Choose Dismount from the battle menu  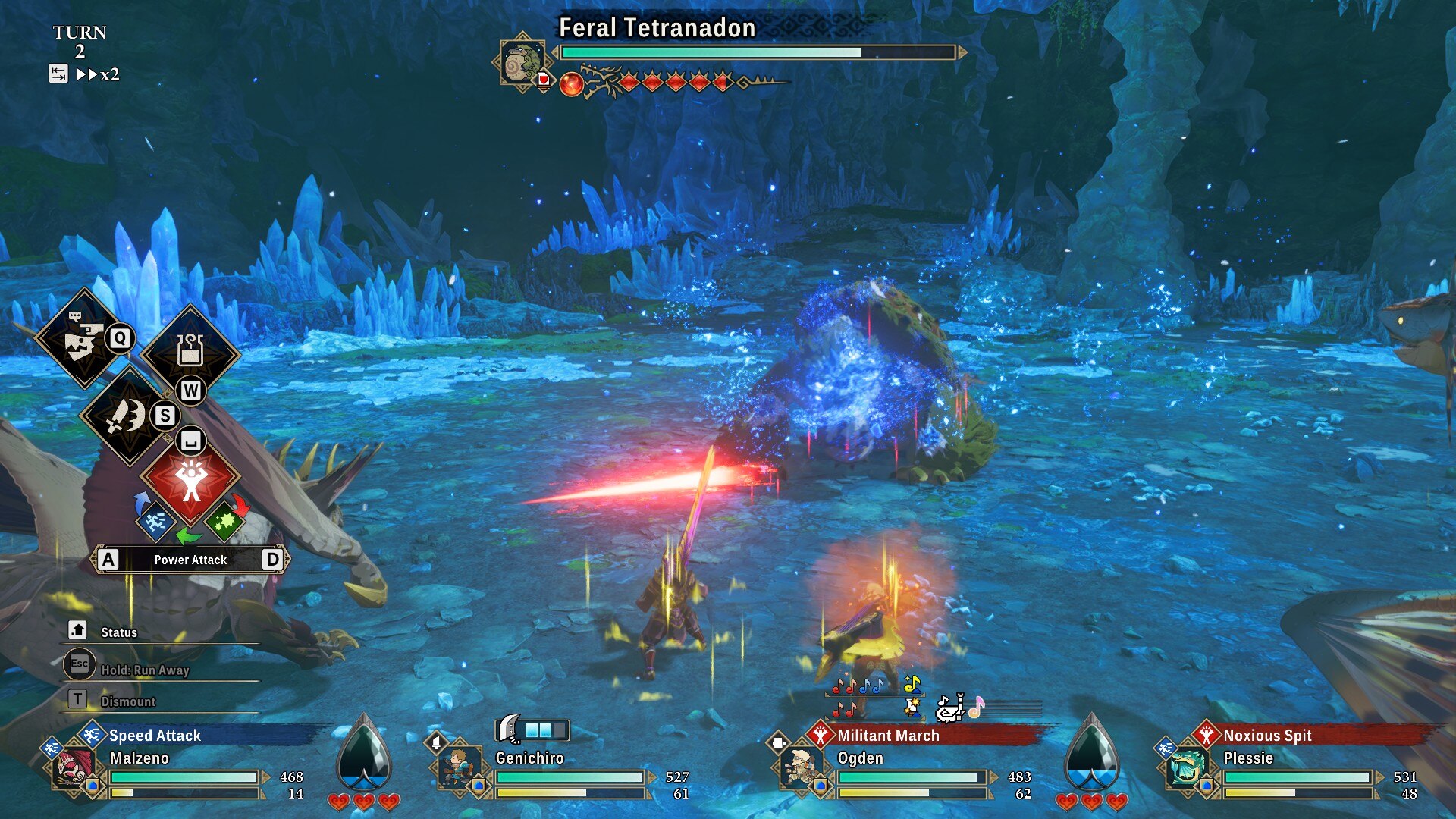[x=127, y=701]
